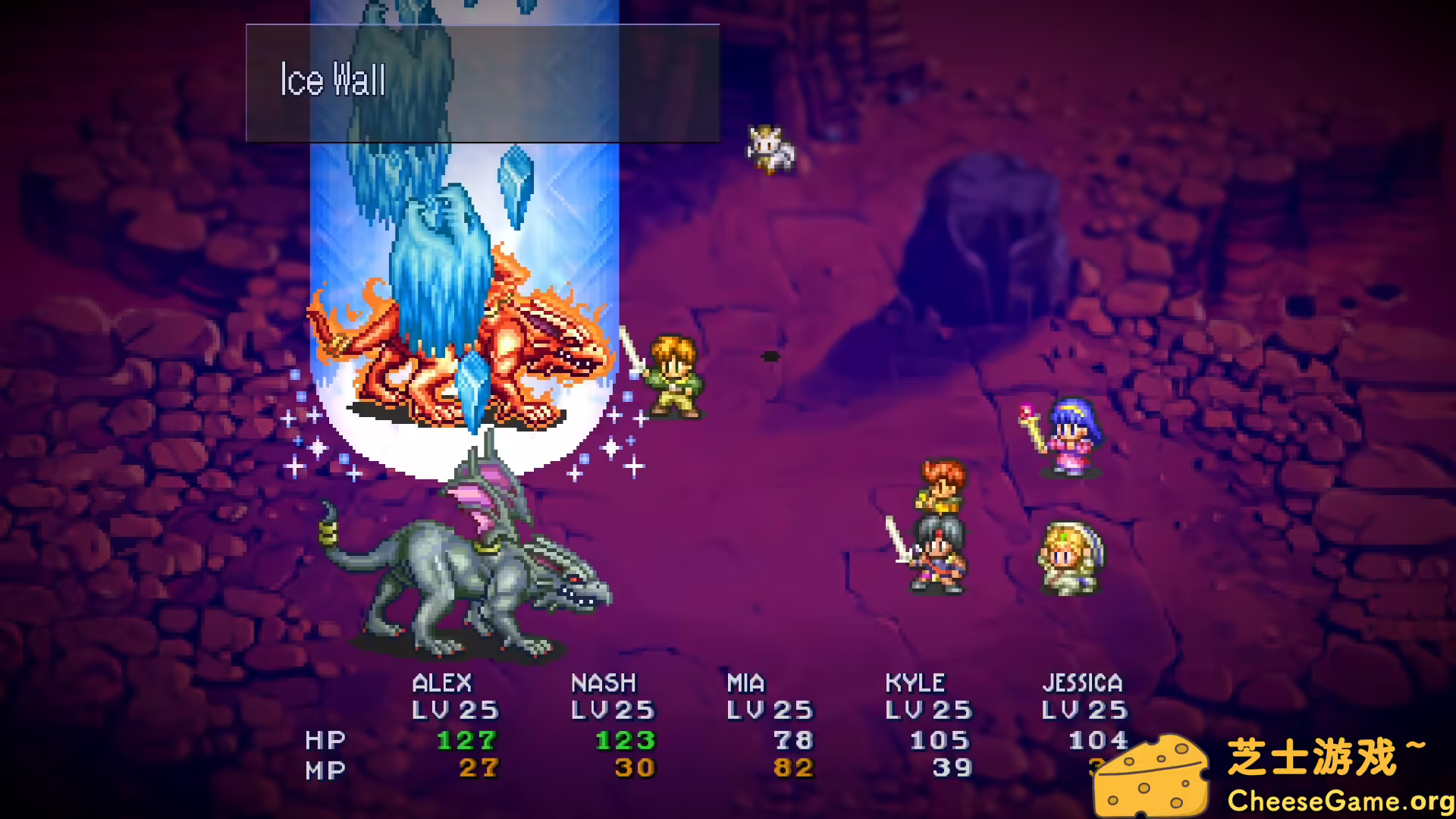Pick Kyle's party status entry
Screen dimensions: 1456x819
928,724
